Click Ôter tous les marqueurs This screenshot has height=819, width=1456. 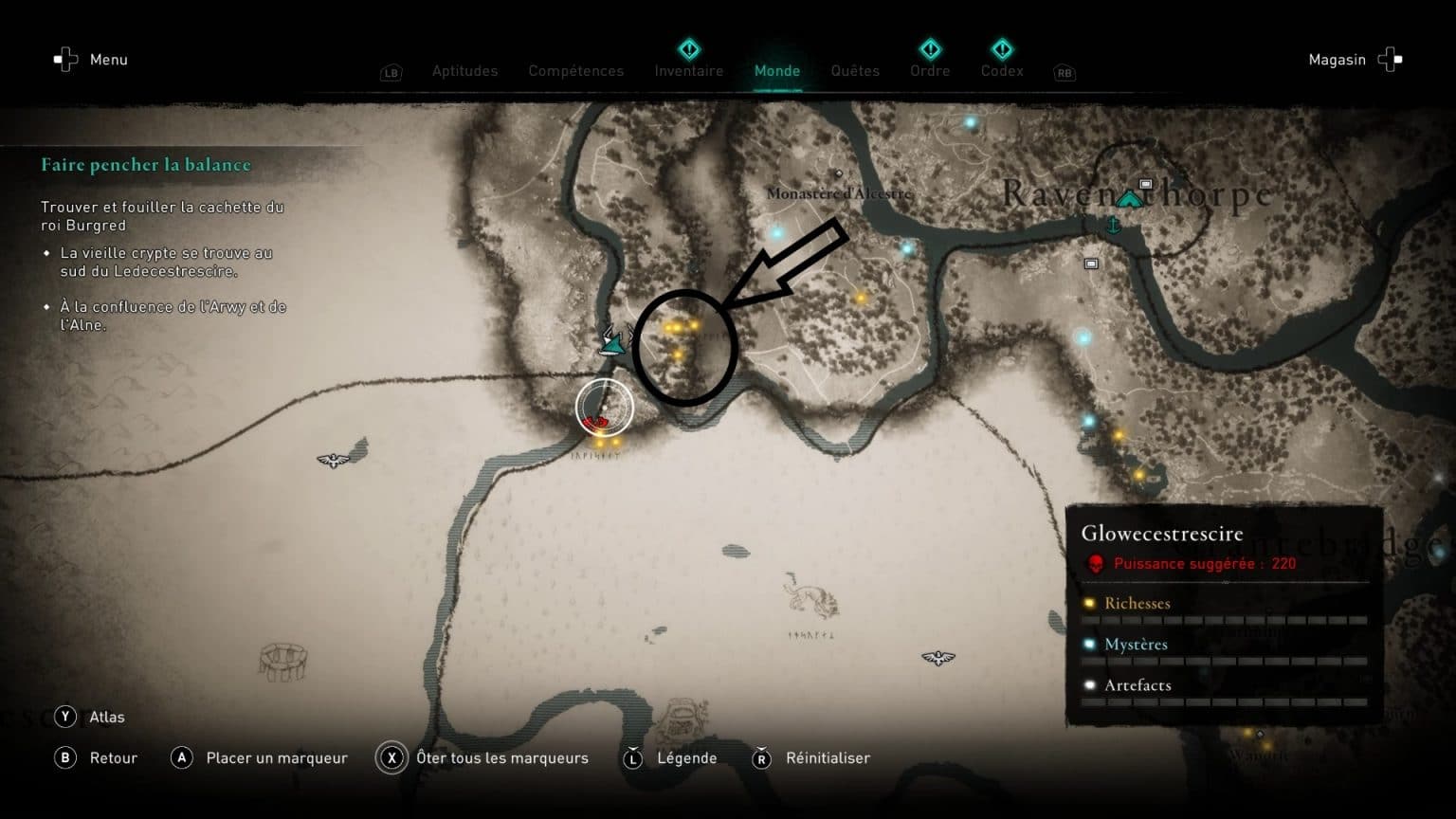point(500,757)
